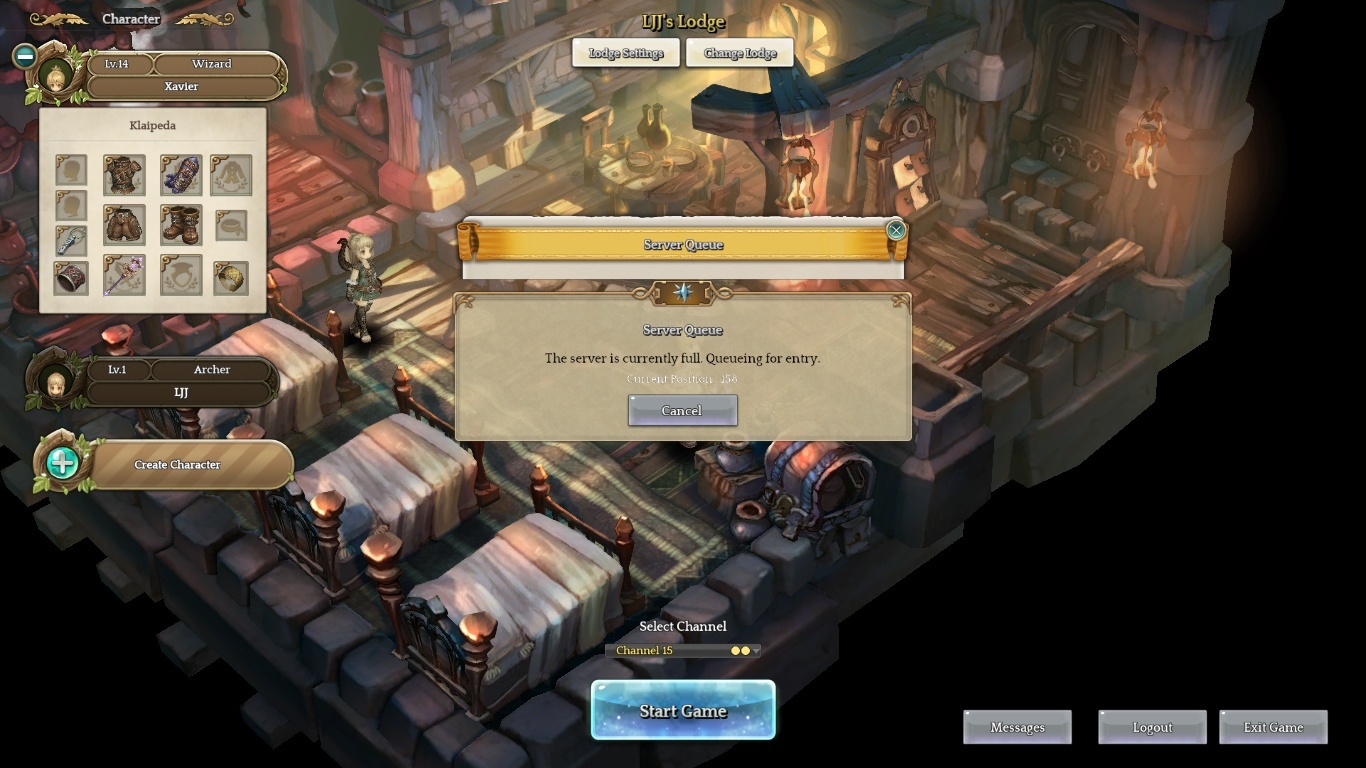
Task: Start the game
Action: tap(683, 711)
